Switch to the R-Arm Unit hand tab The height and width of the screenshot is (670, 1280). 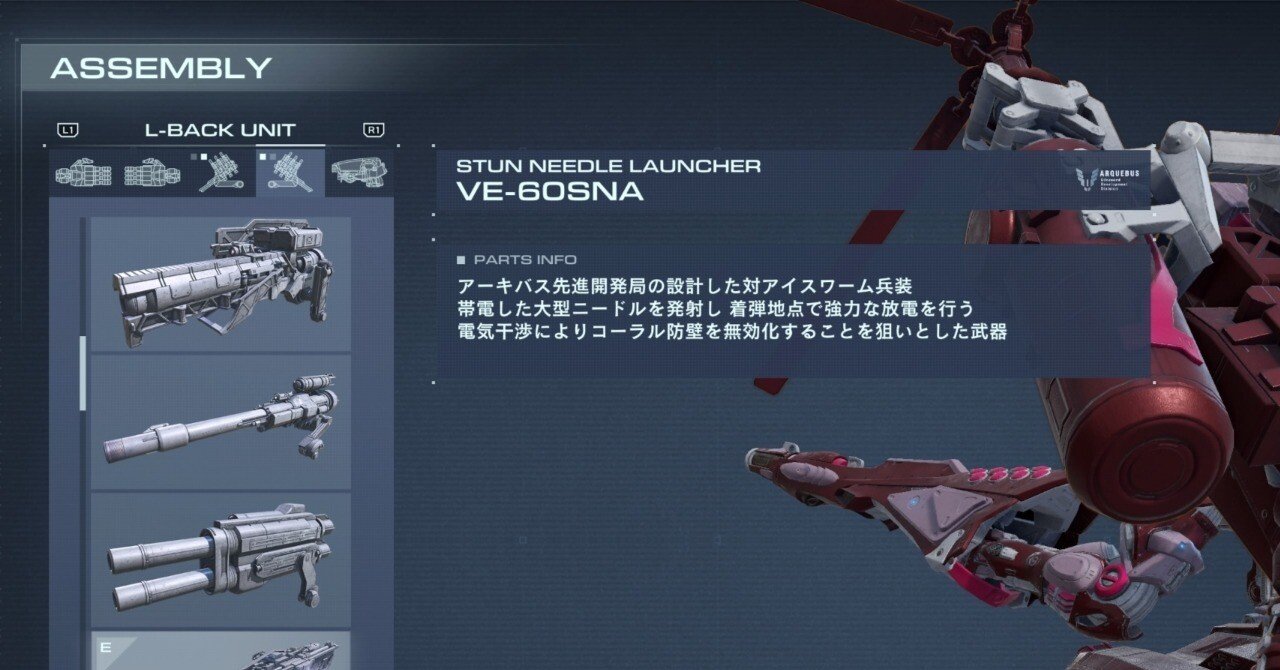pyautogui.click(x=83, y=174)
